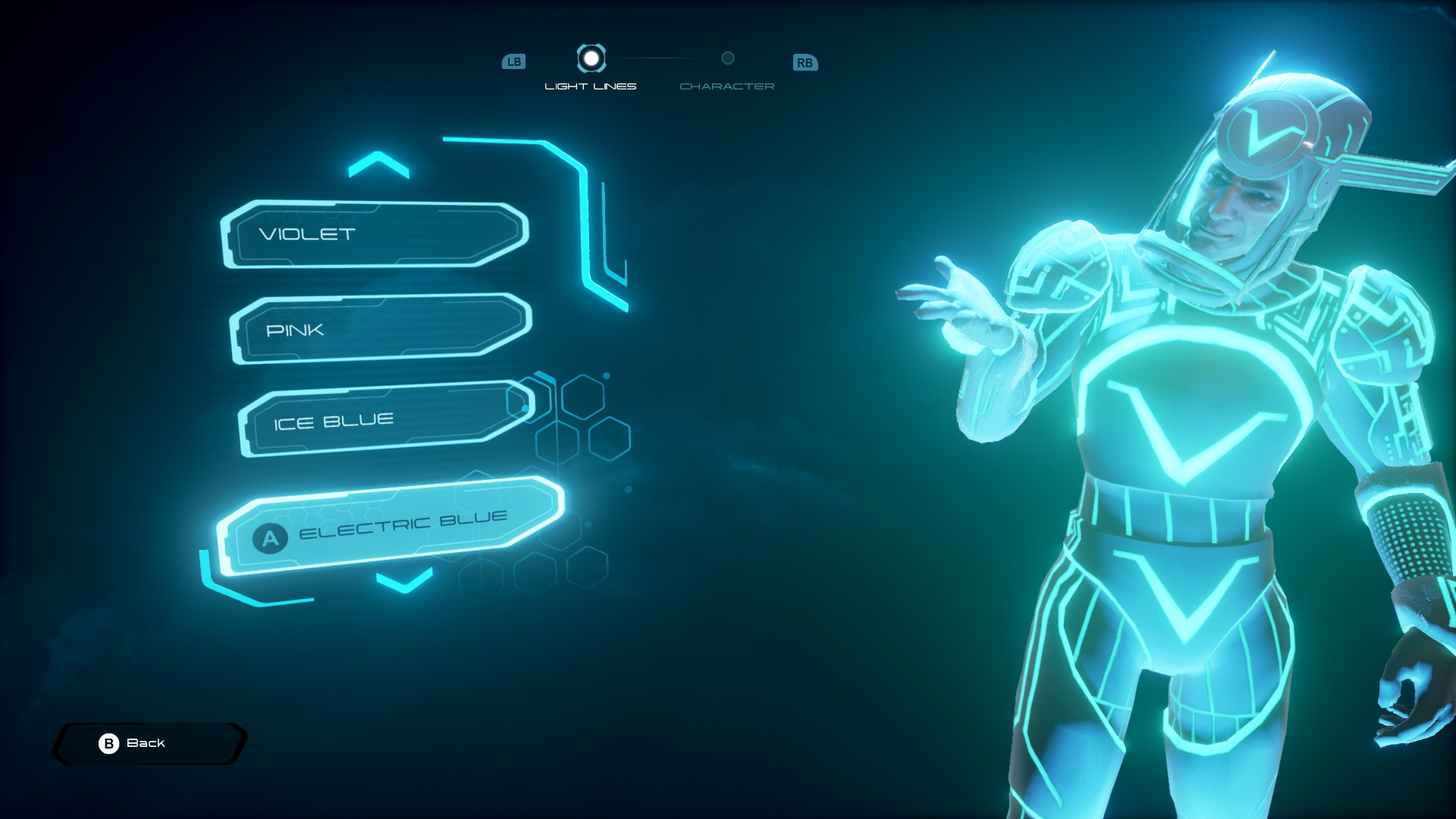Click the down arrow below the color list
Image resolution: width=1456 pixels, height=819 pixels.
pos(404,581)
